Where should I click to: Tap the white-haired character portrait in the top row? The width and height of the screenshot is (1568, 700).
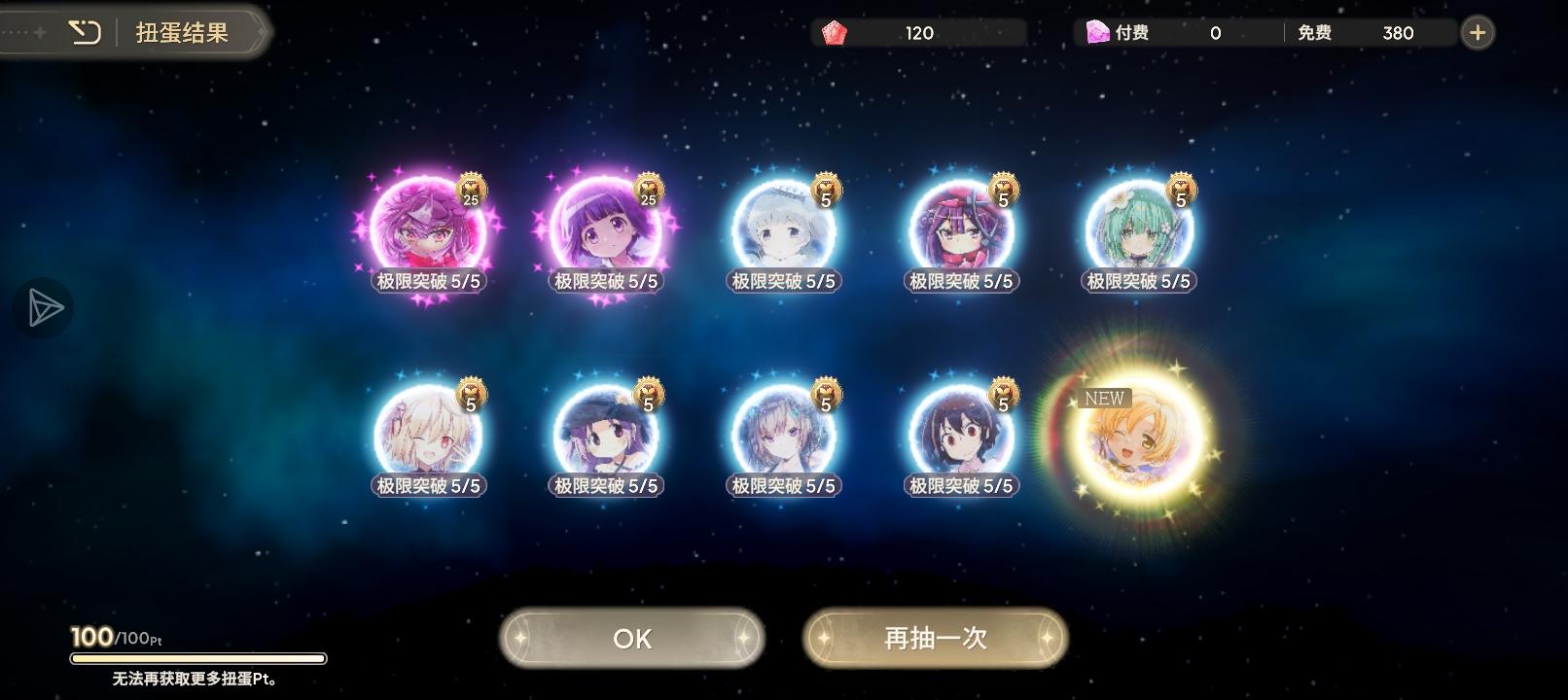tap(782, 229)
